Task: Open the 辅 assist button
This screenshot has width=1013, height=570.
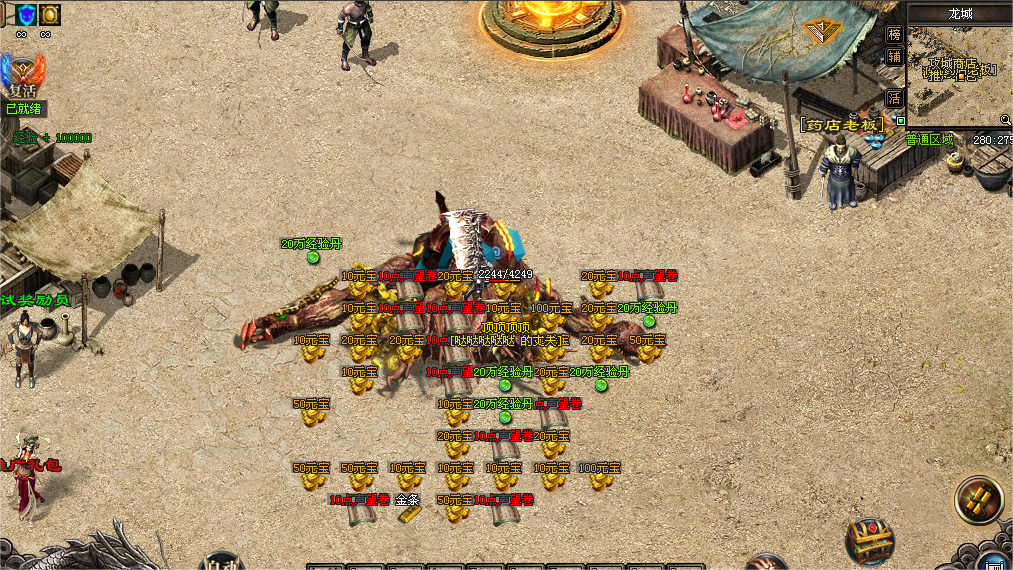Action: [x=895, y=57]
